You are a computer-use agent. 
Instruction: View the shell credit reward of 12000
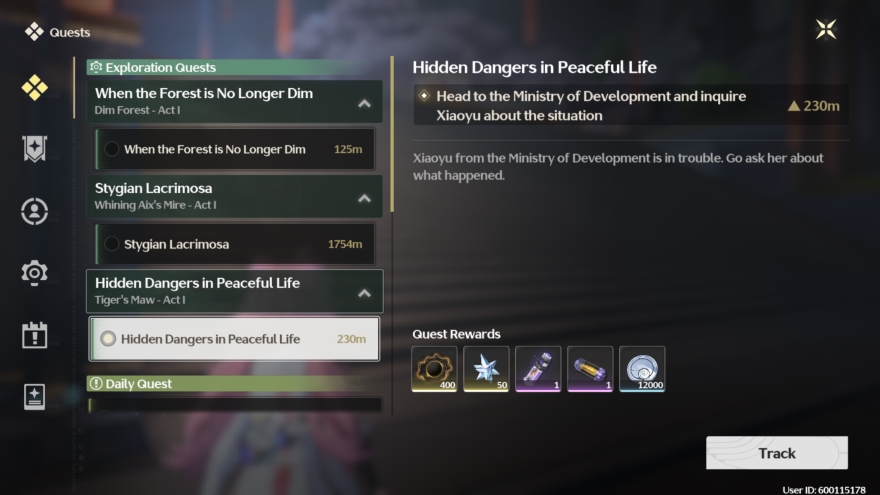642,369
